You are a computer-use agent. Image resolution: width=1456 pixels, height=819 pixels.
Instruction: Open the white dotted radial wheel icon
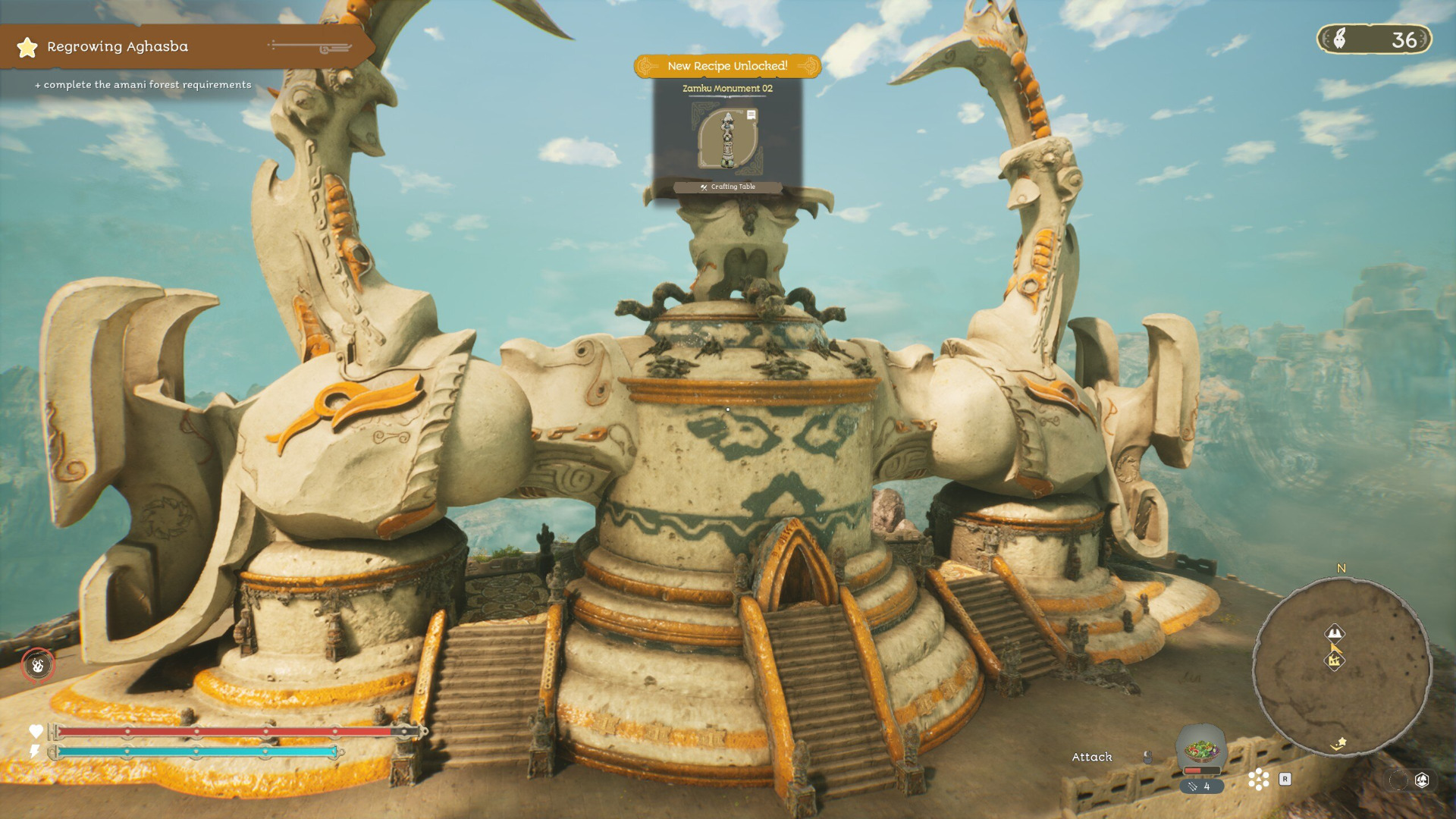(x=1258, y=779)
